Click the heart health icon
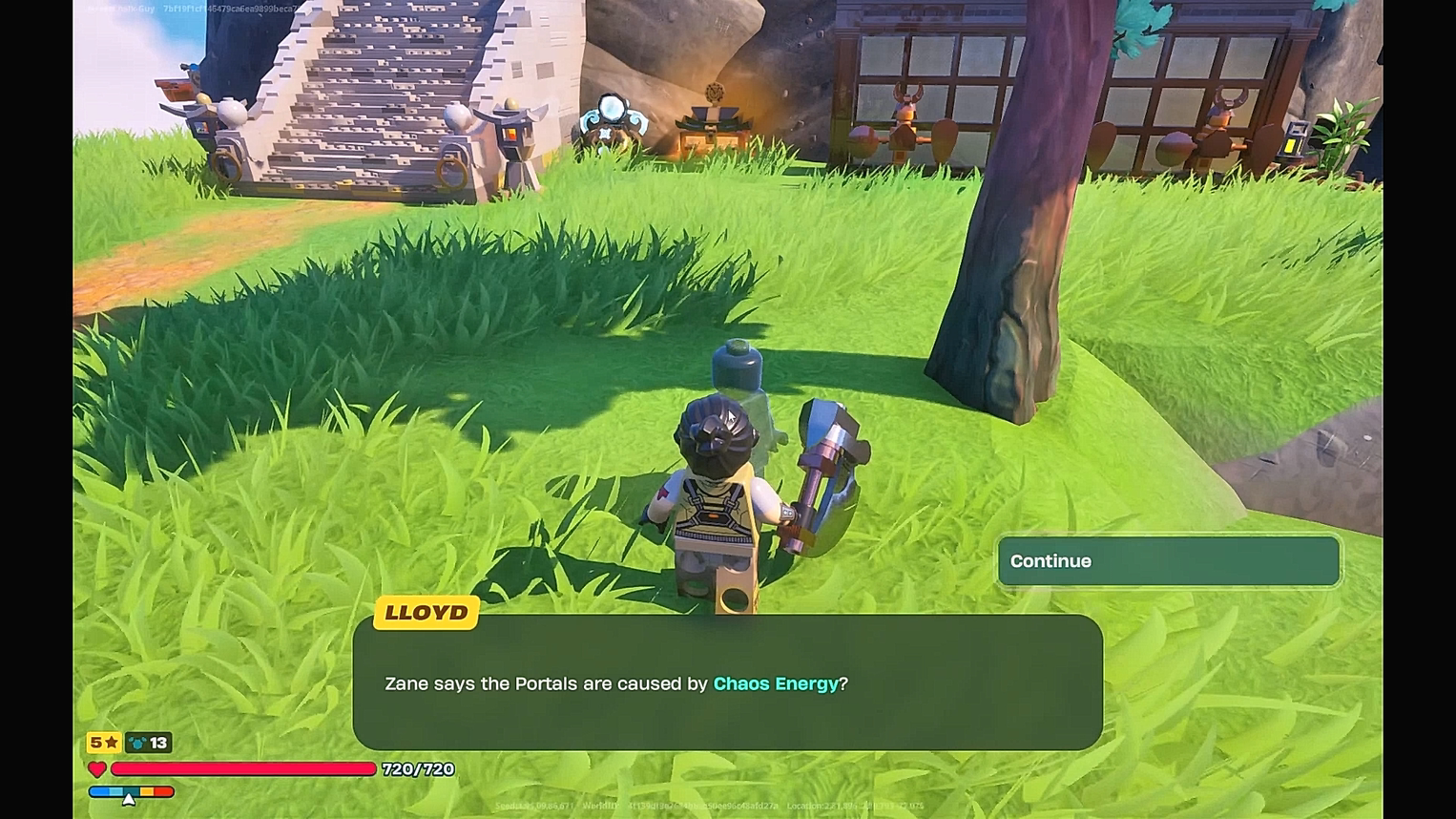Image resolution: width=1456 pixels, height=819 pixels. (x=95, y=769)
